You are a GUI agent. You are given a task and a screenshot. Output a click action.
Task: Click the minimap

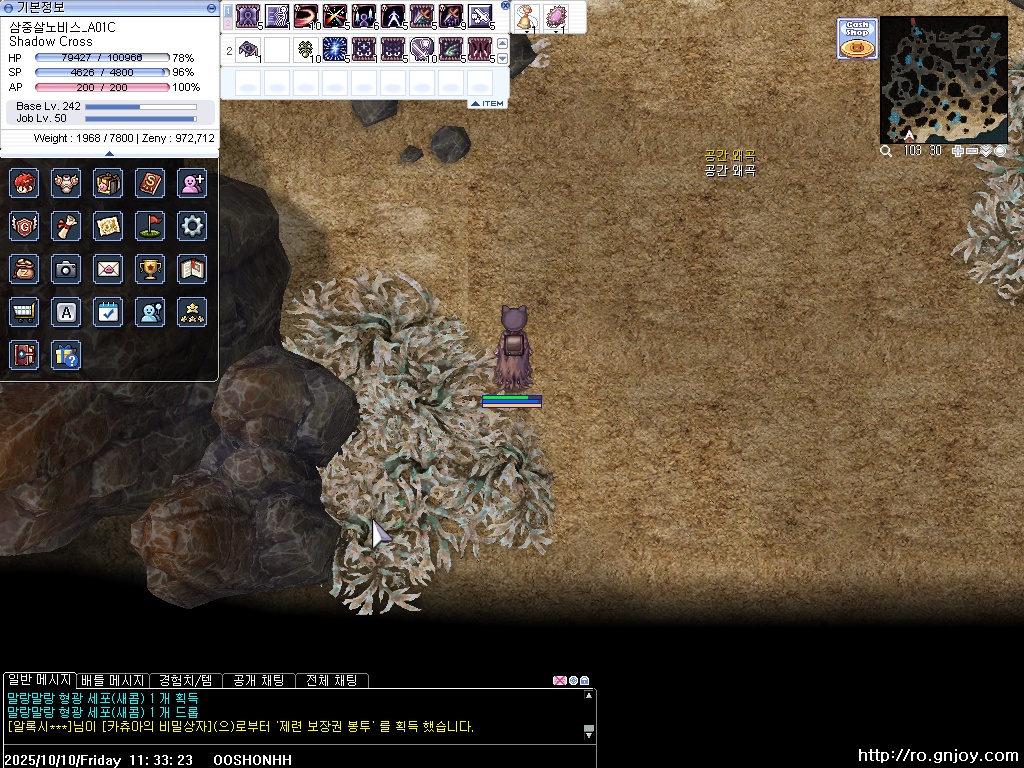click(943, 80)
